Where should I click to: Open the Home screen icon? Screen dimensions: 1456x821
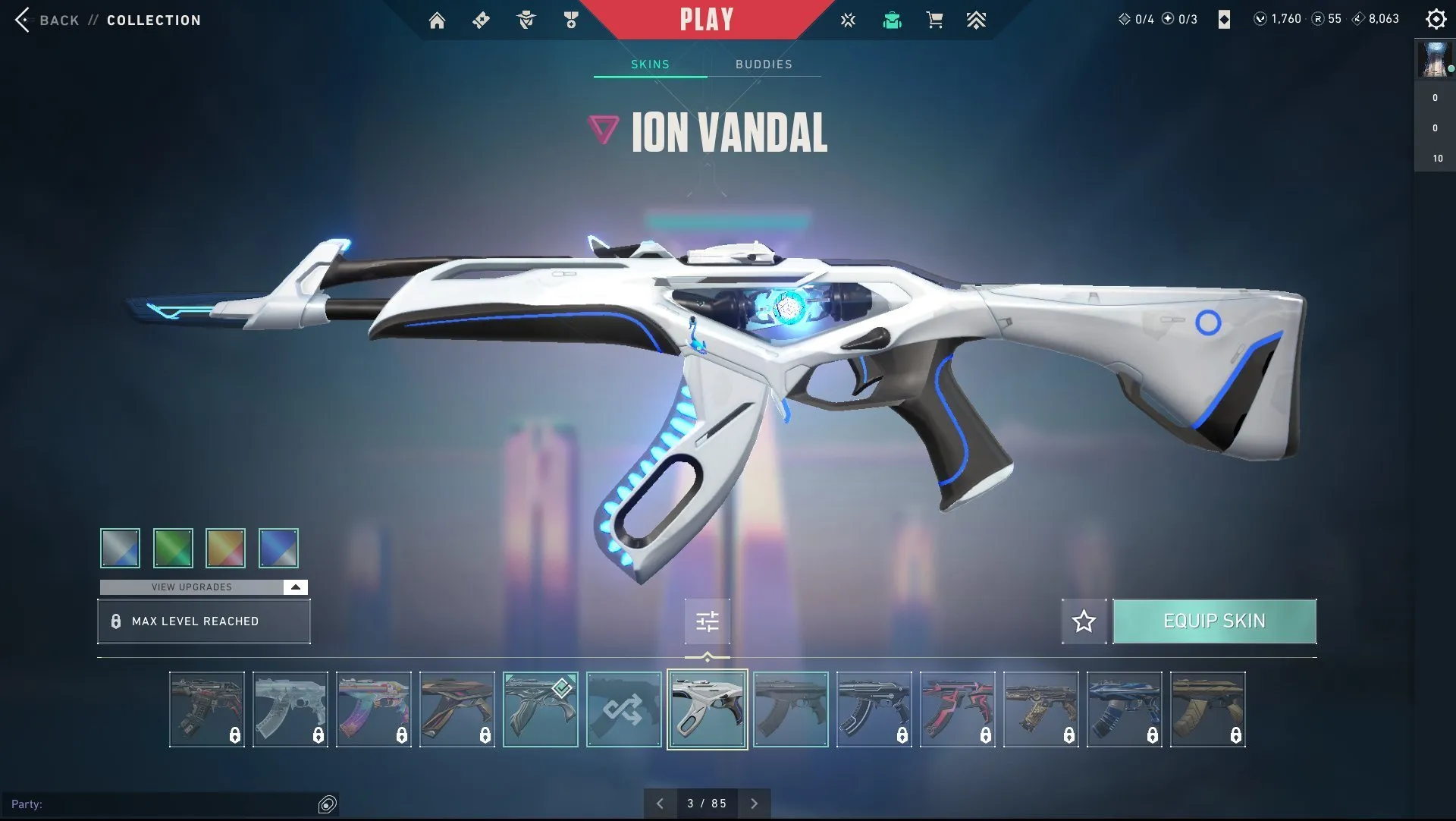pyautogui.click(x=437, y=20)
